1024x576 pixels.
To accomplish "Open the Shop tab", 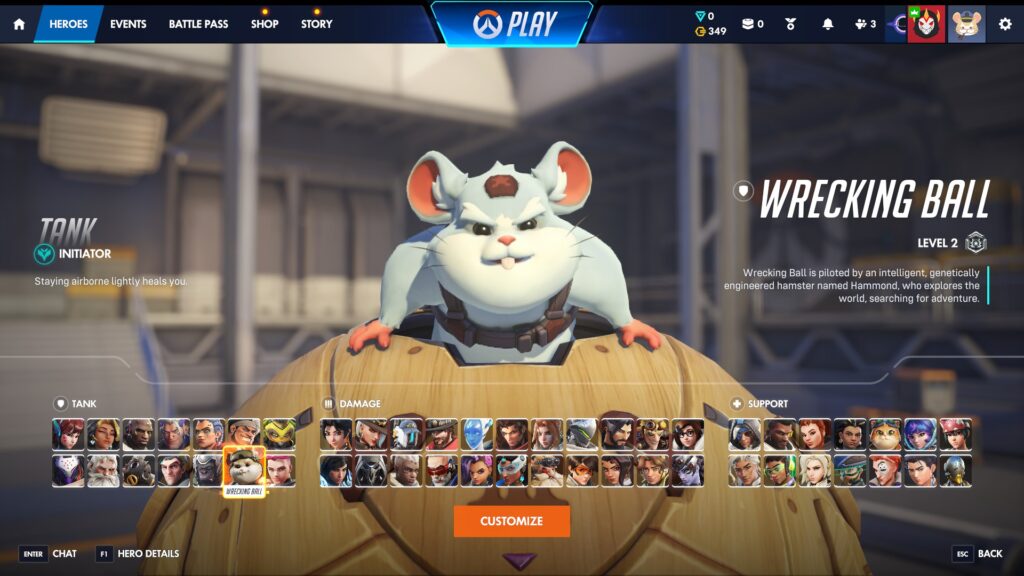I will [265, 24].
